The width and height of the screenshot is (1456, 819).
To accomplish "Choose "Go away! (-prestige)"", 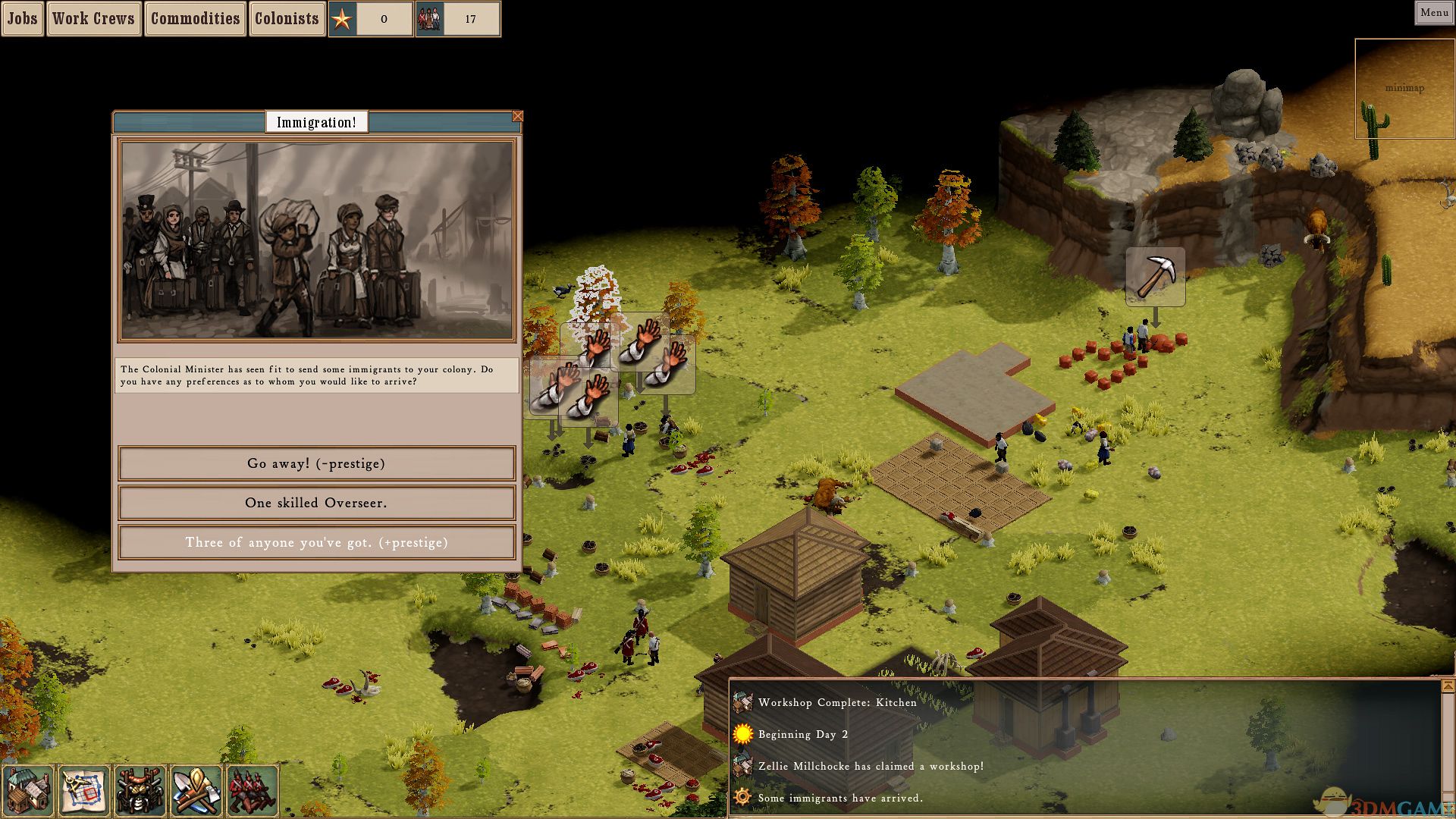I will pos(316,463).
